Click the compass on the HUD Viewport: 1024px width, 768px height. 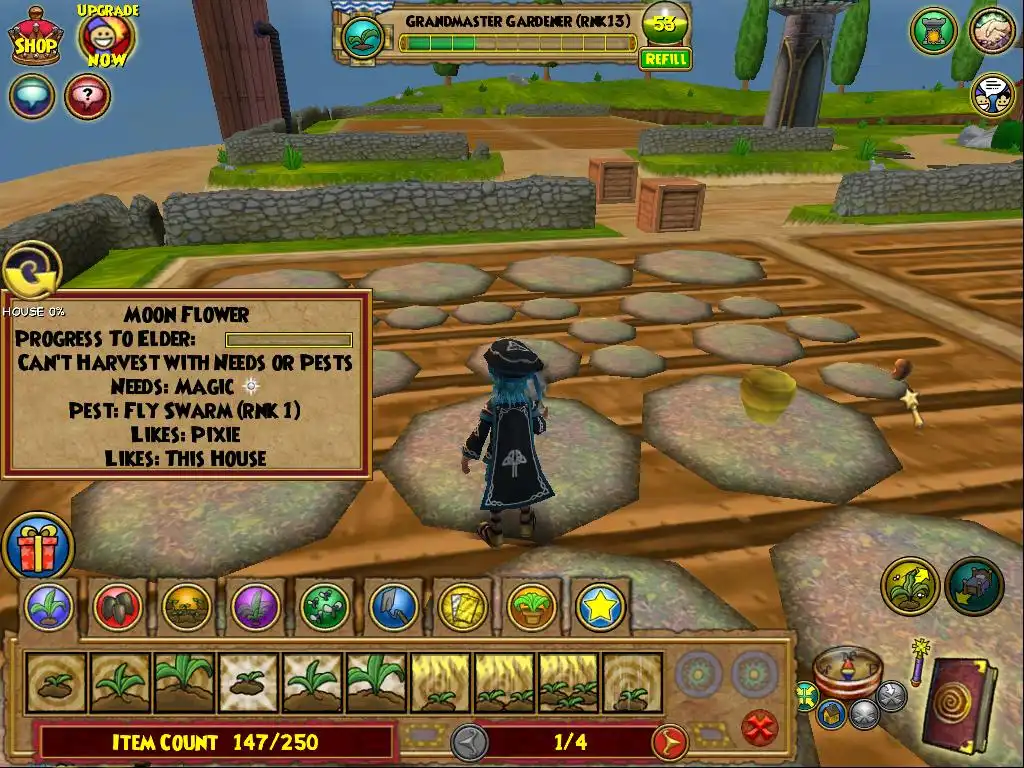click(x=848, y=672)
